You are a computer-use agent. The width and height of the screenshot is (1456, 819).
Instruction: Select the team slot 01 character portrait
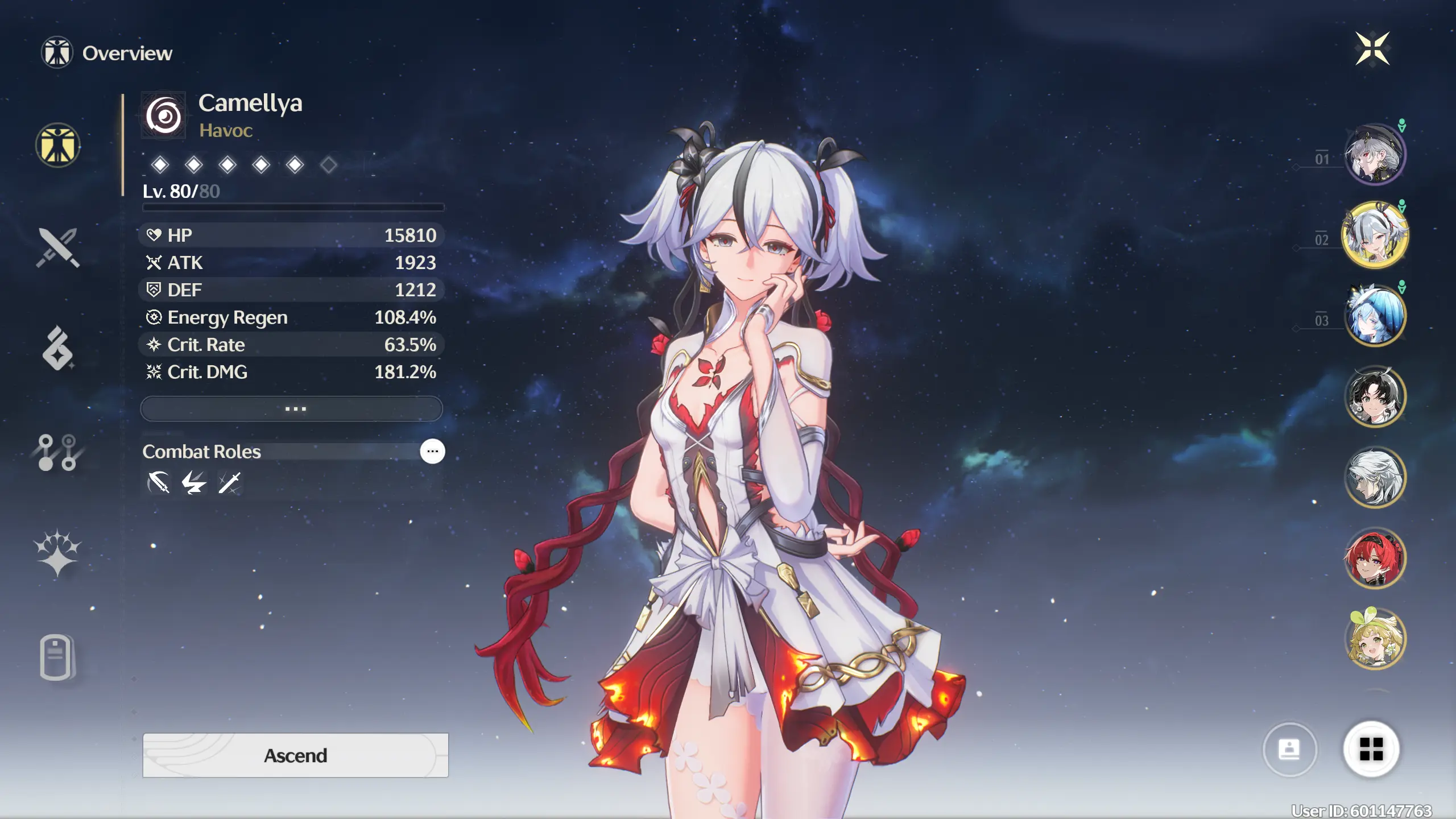[x=1375, y=155]
